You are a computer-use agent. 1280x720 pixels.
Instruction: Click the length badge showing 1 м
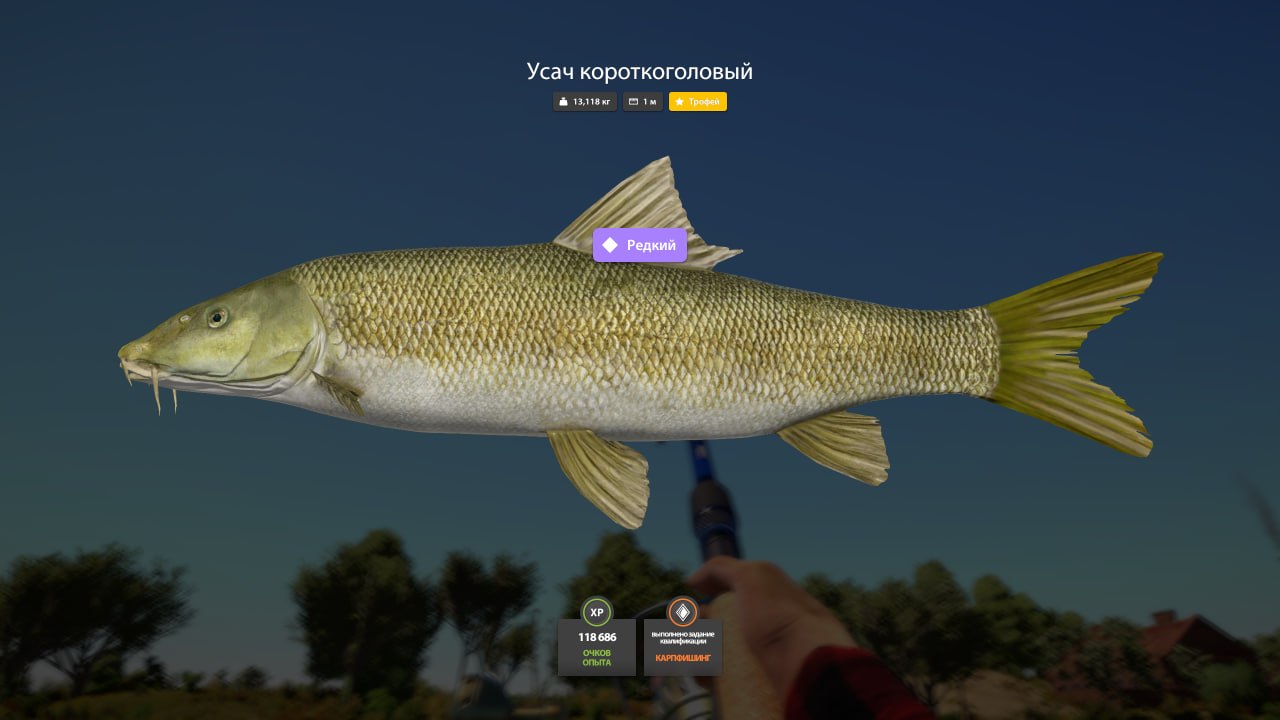pos(642,101)
